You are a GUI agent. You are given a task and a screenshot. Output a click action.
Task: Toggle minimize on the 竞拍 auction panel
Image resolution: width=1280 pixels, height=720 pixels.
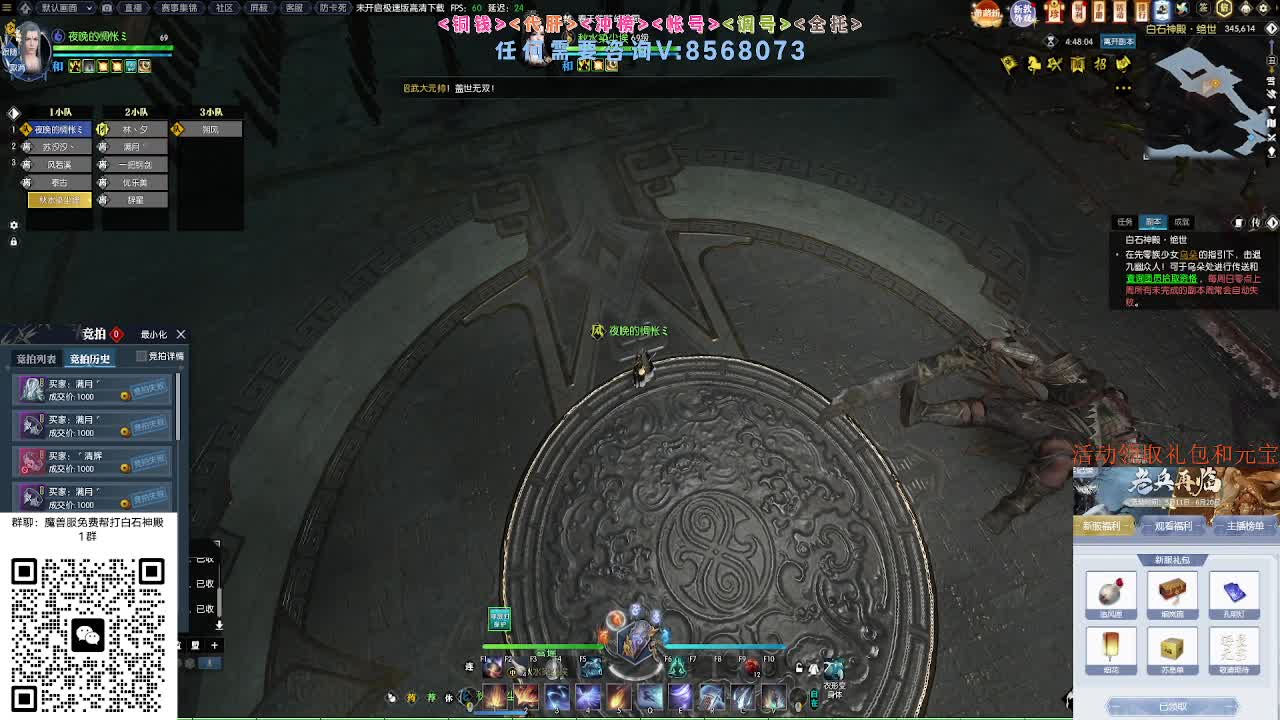154,334
